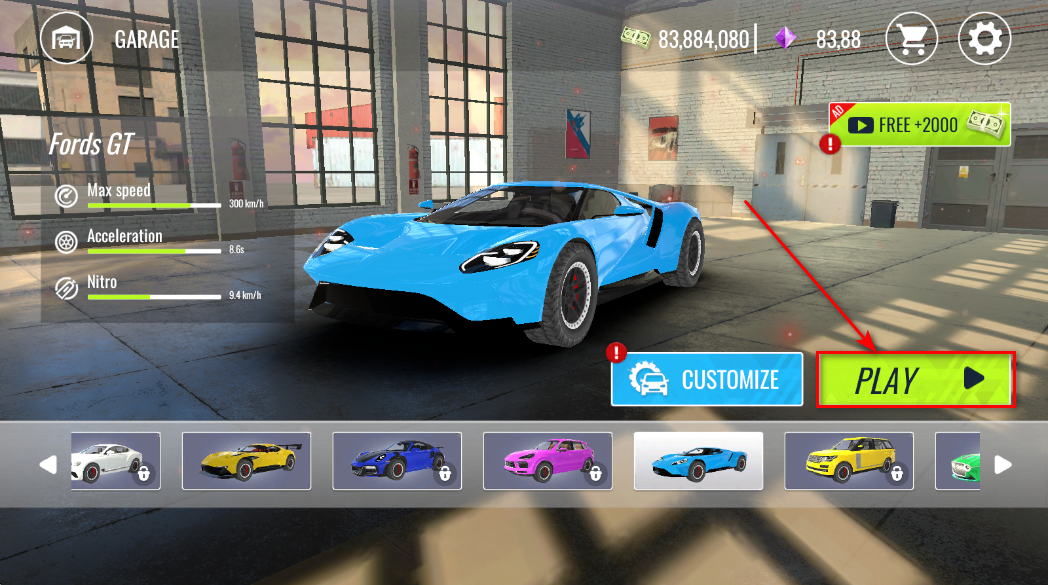The image size is (1048, 585).
Task: Open the Customize car menu
Action: (x=707, y=379)
